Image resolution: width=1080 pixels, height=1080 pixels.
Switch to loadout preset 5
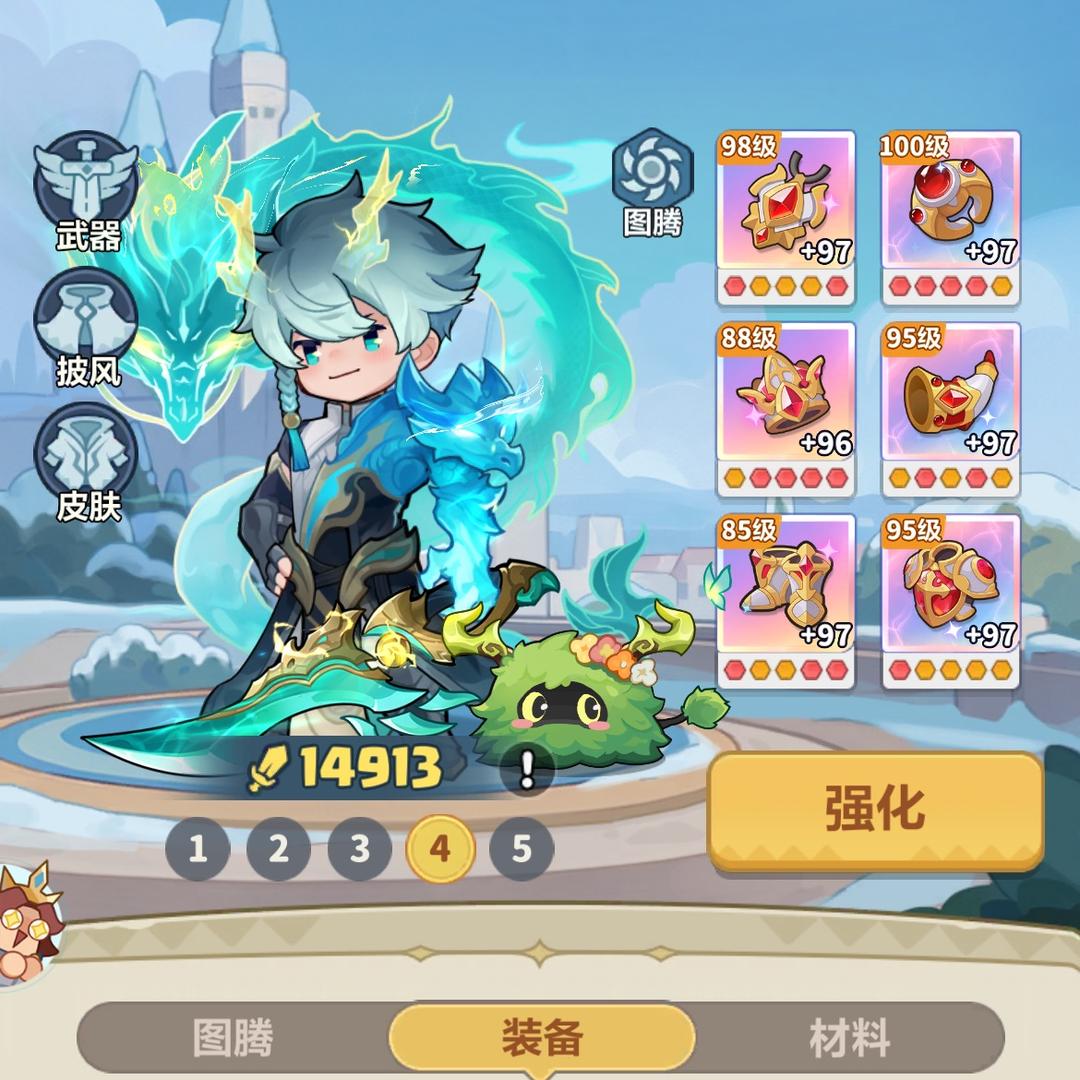(521, 849)
